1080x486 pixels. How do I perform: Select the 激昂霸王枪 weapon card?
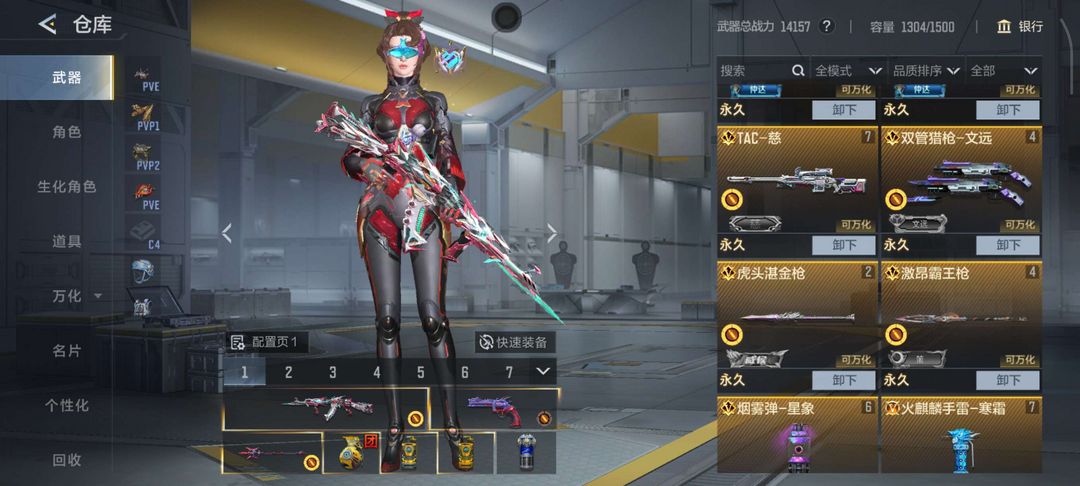960,315
